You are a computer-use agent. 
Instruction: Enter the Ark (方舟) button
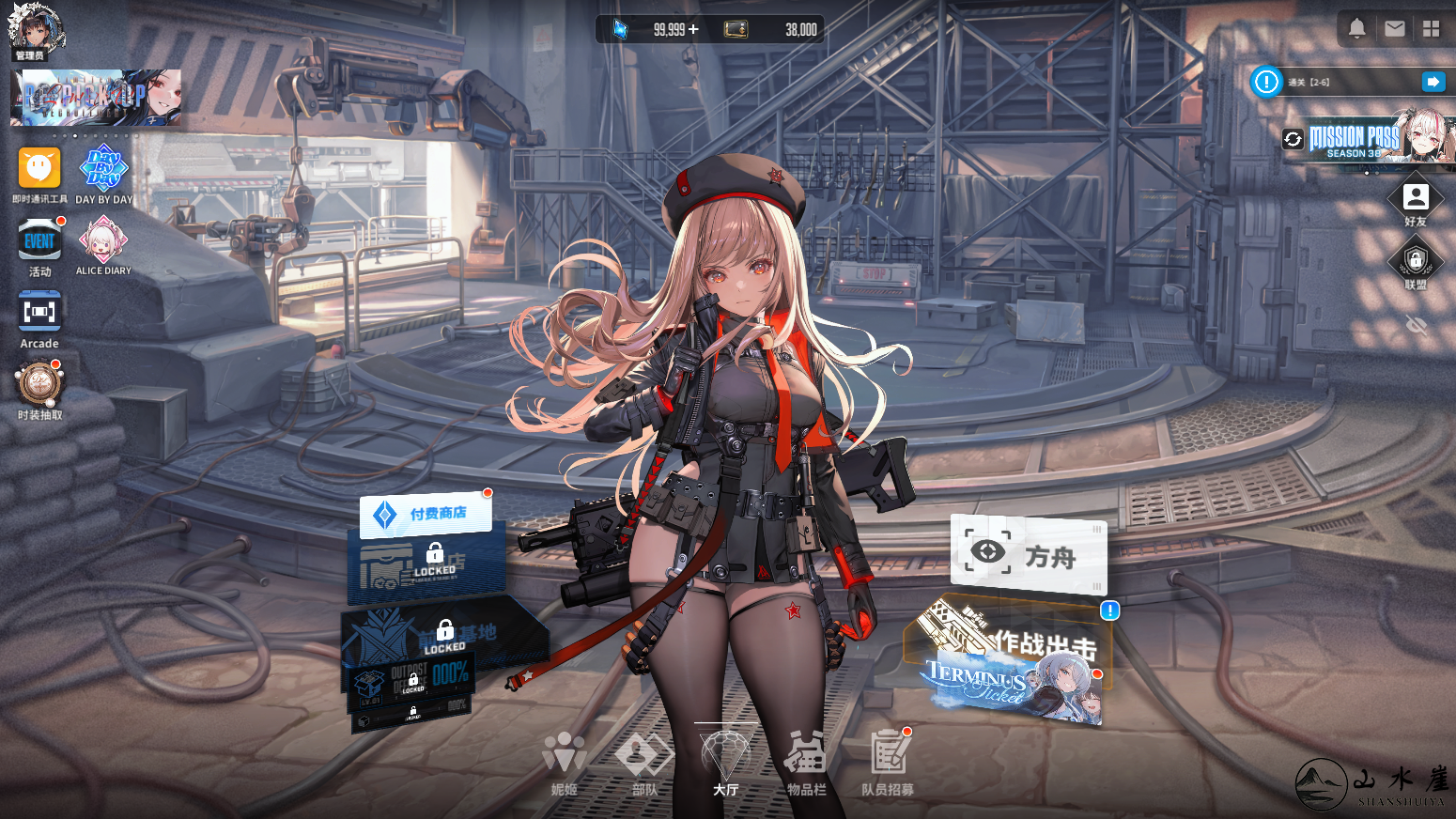1029,555
